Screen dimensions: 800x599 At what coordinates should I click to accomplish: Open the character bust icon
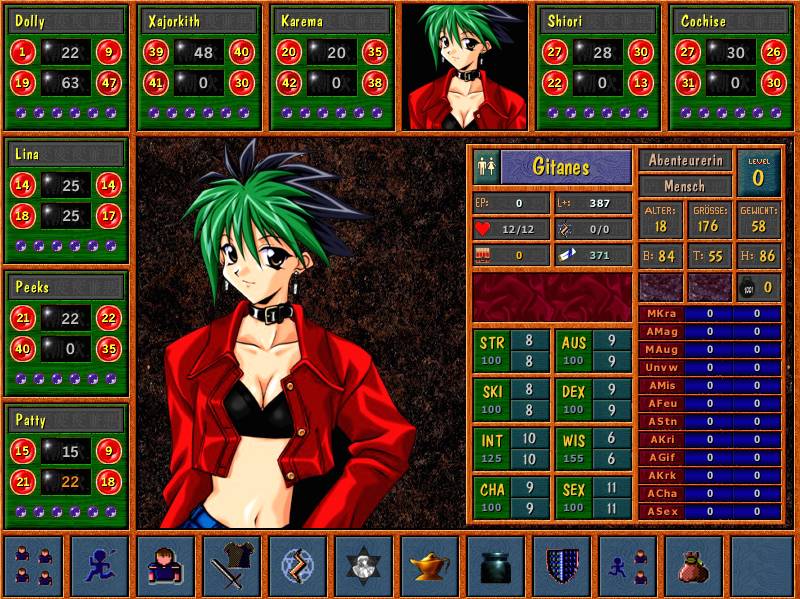point(166,566)
